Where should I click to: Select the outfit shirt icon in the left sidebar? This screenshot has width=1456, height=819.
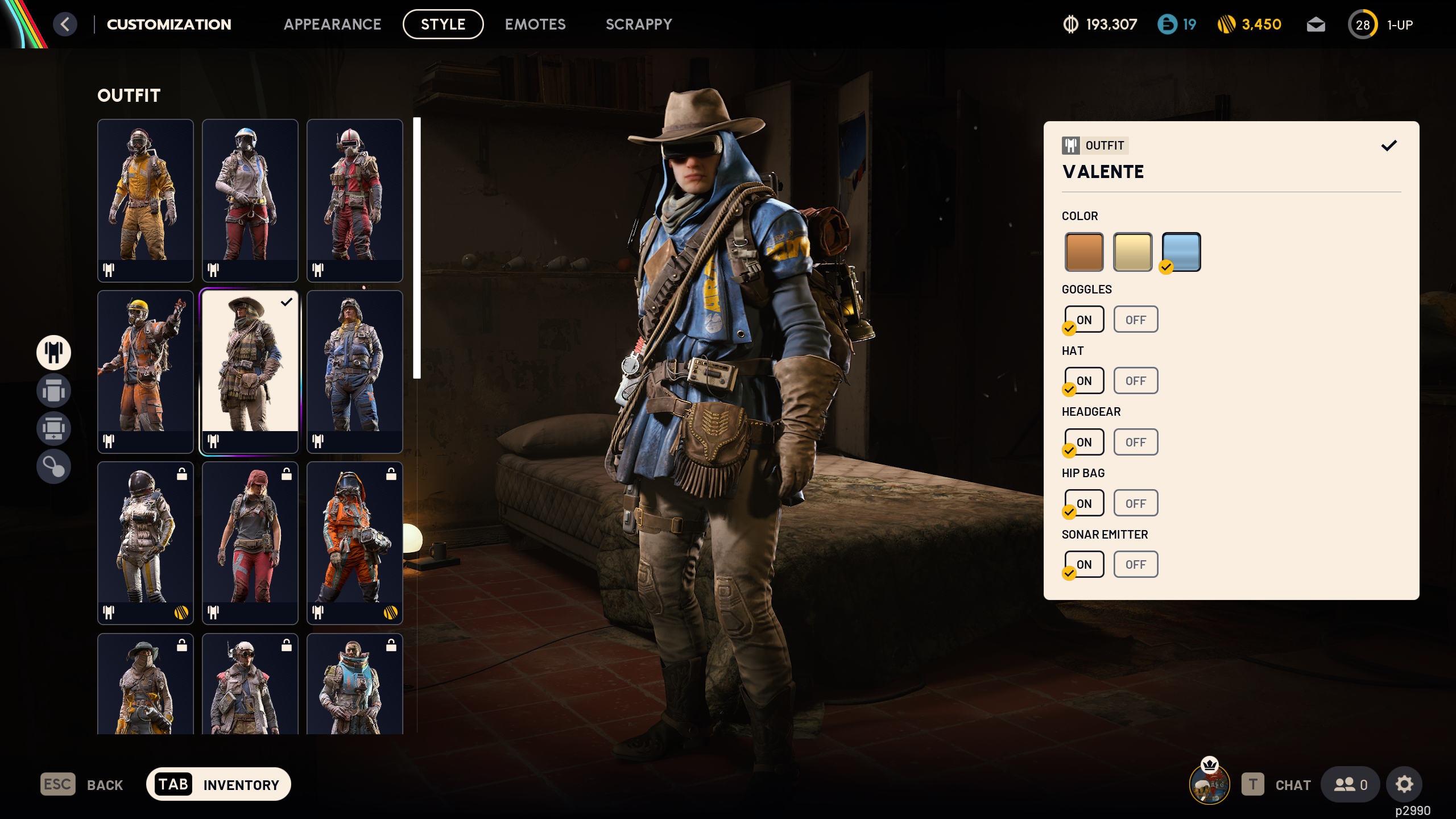tap(53, 353)
